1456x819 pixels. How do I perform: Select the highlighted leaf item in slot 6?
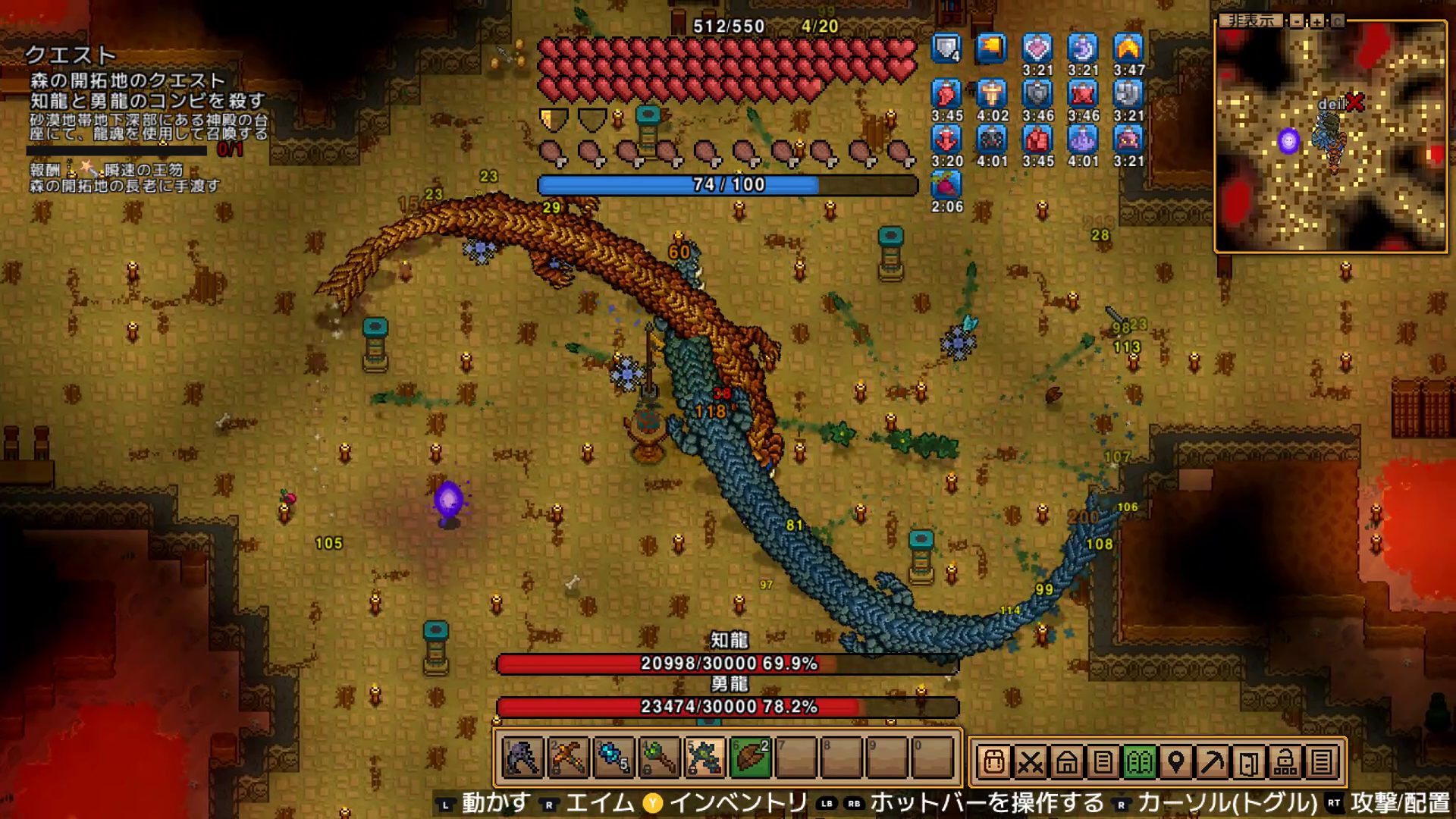[x=750, y=758]
